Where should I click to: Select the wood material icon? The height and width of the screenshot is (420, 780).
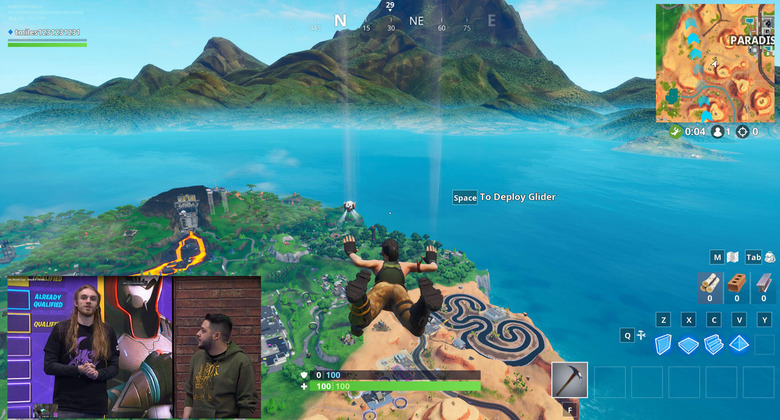[710, 284]
